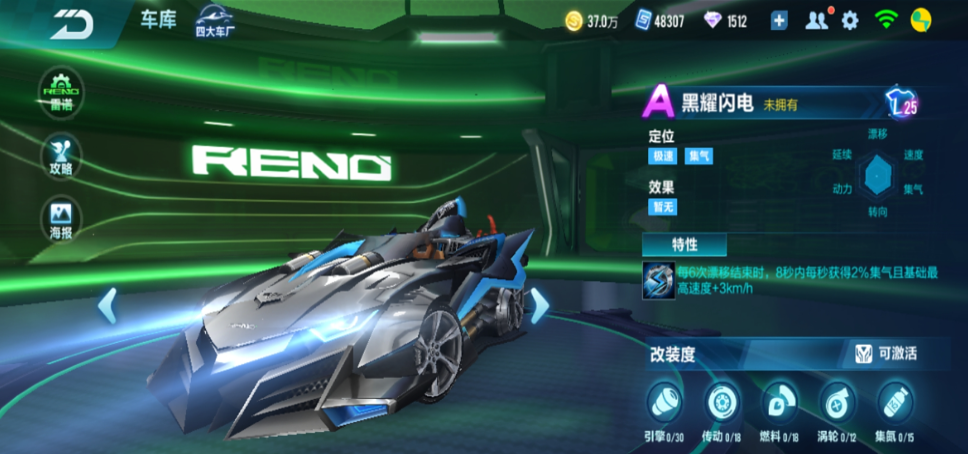Open the 攻略 strategy guide
968x454 pixels.
[61, 155]
